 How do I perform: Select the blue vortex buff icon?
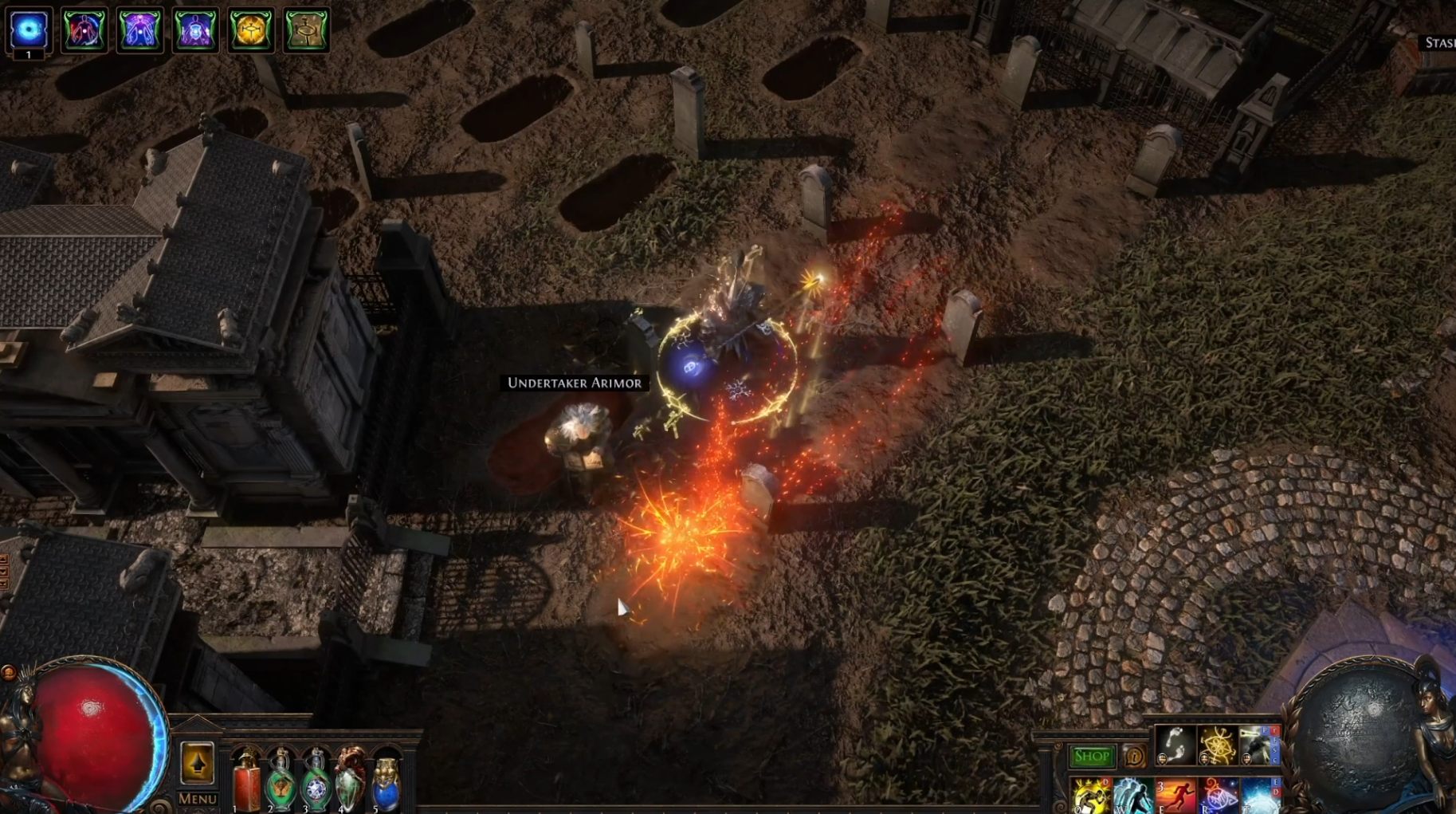[29, 30]
